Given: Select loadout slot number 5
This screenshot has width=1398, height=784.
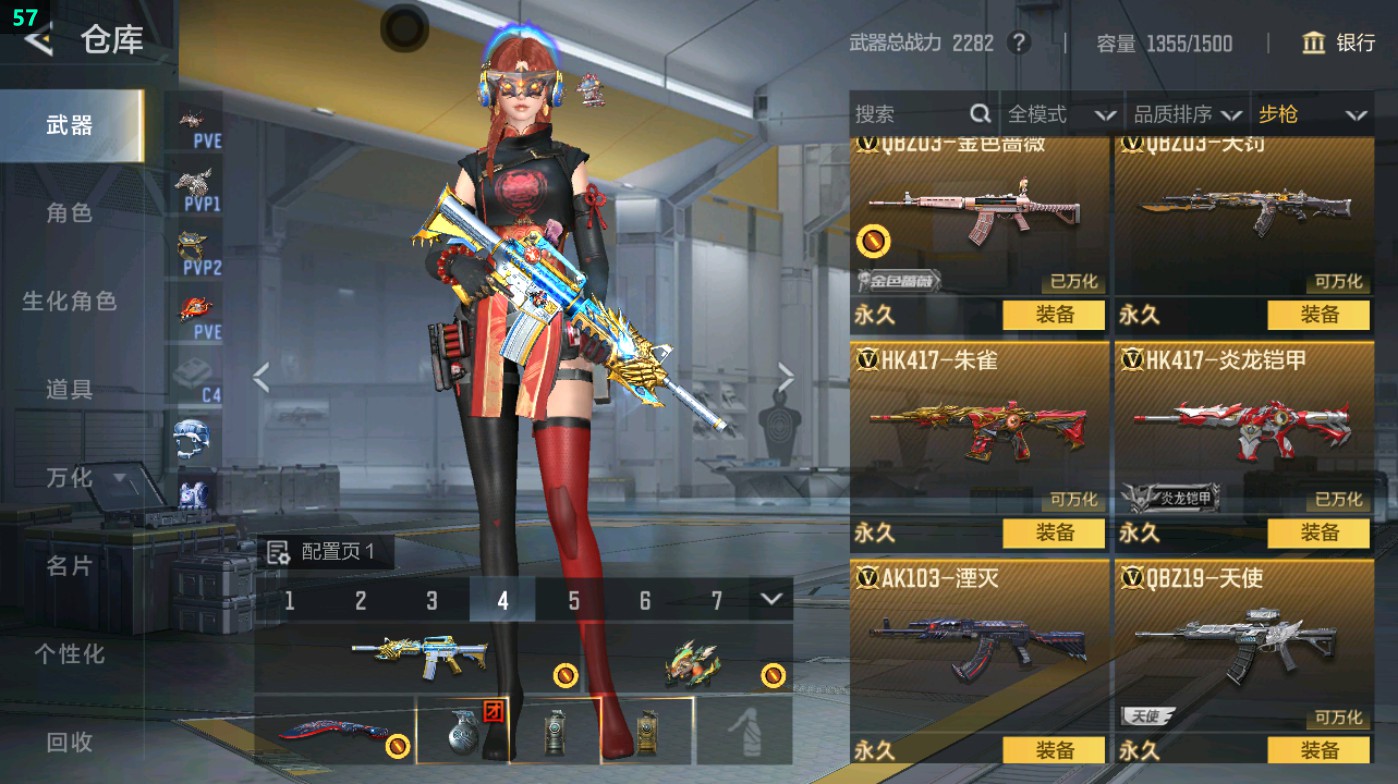Looking at the screenshot, I should point(574,600).
